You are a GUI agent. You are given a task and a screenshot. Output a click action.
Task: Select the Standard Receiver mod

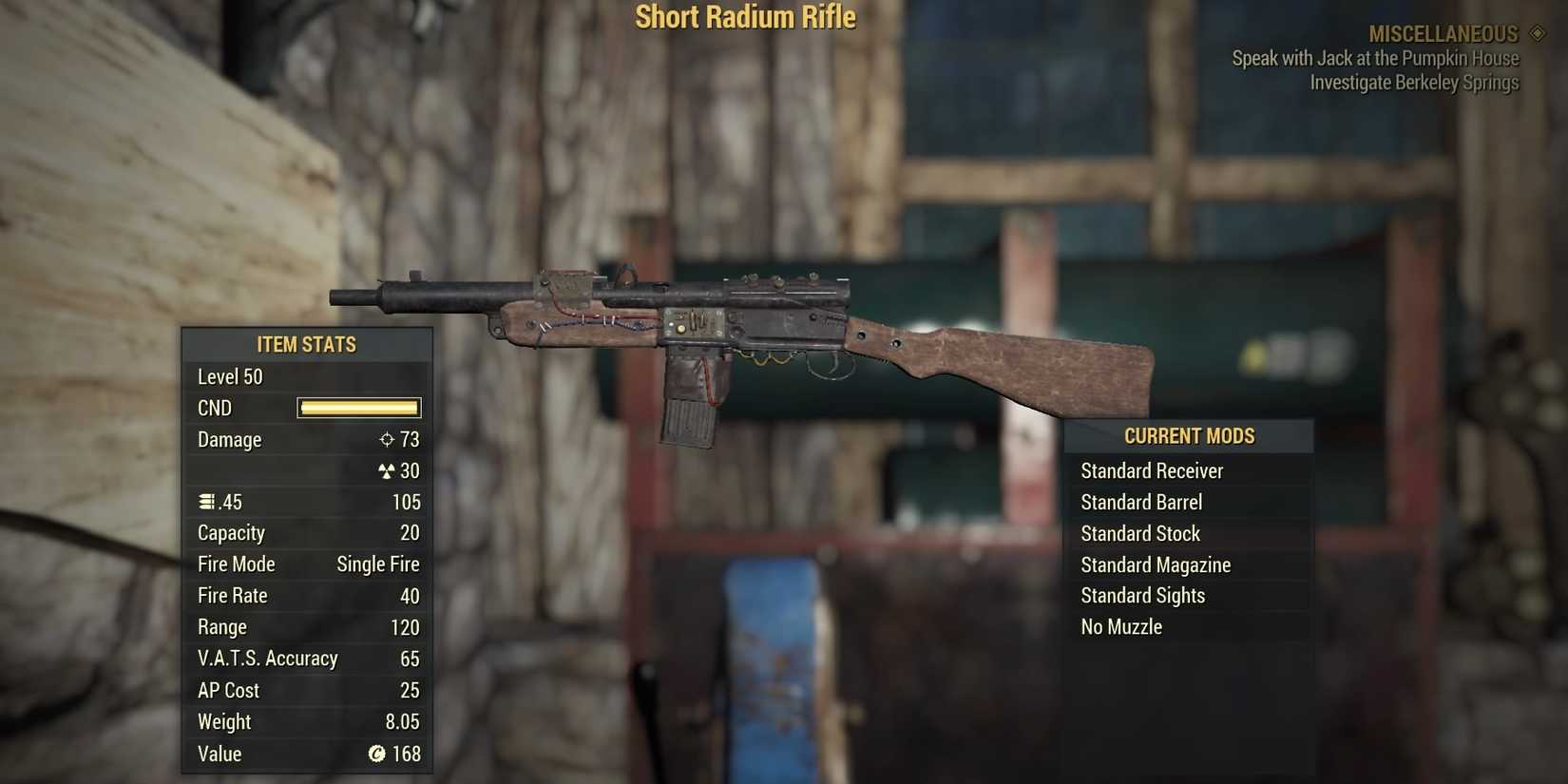pos(1153,470)
